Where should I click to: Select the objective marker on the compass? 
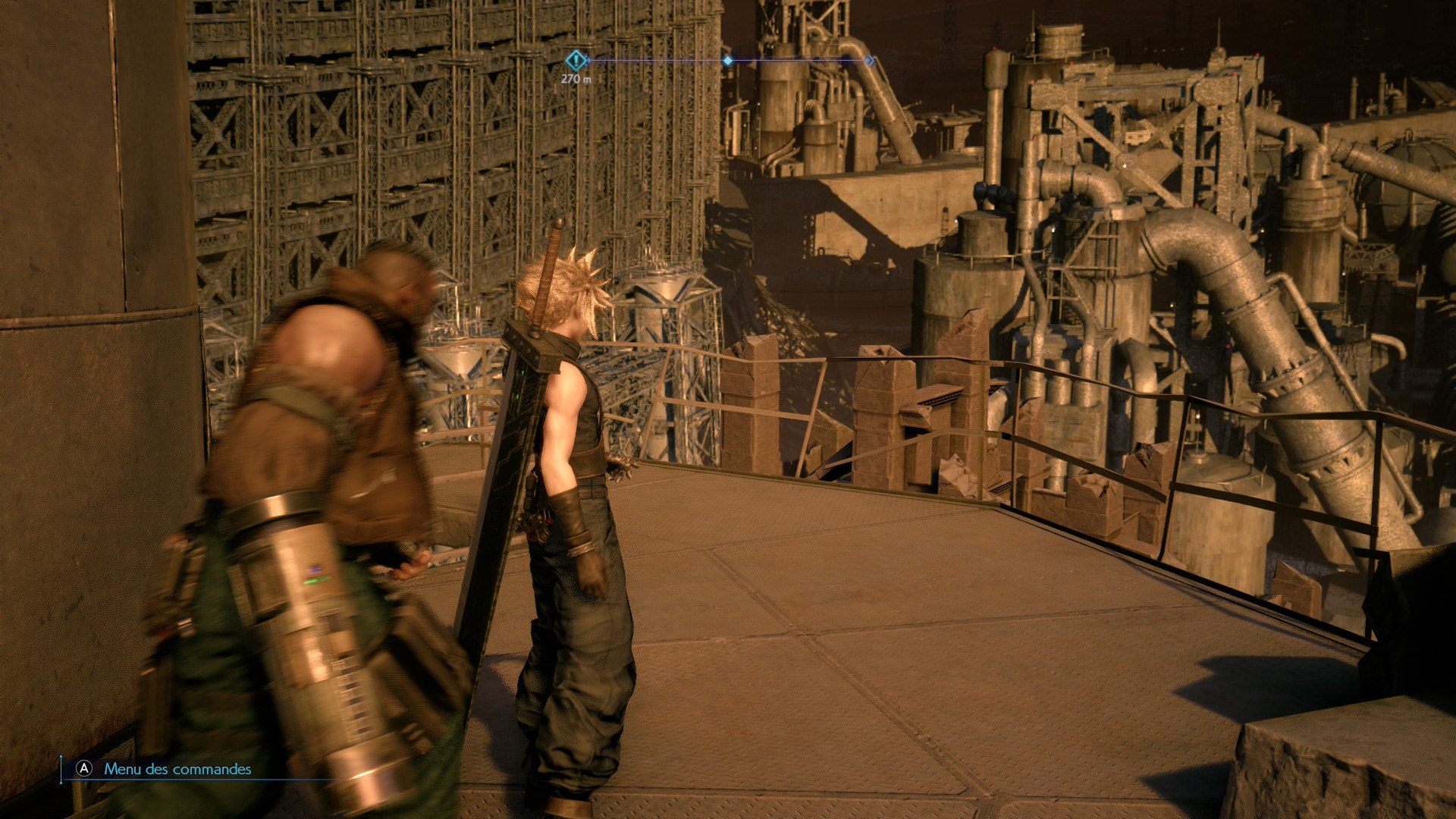click(x=576, y=60)
